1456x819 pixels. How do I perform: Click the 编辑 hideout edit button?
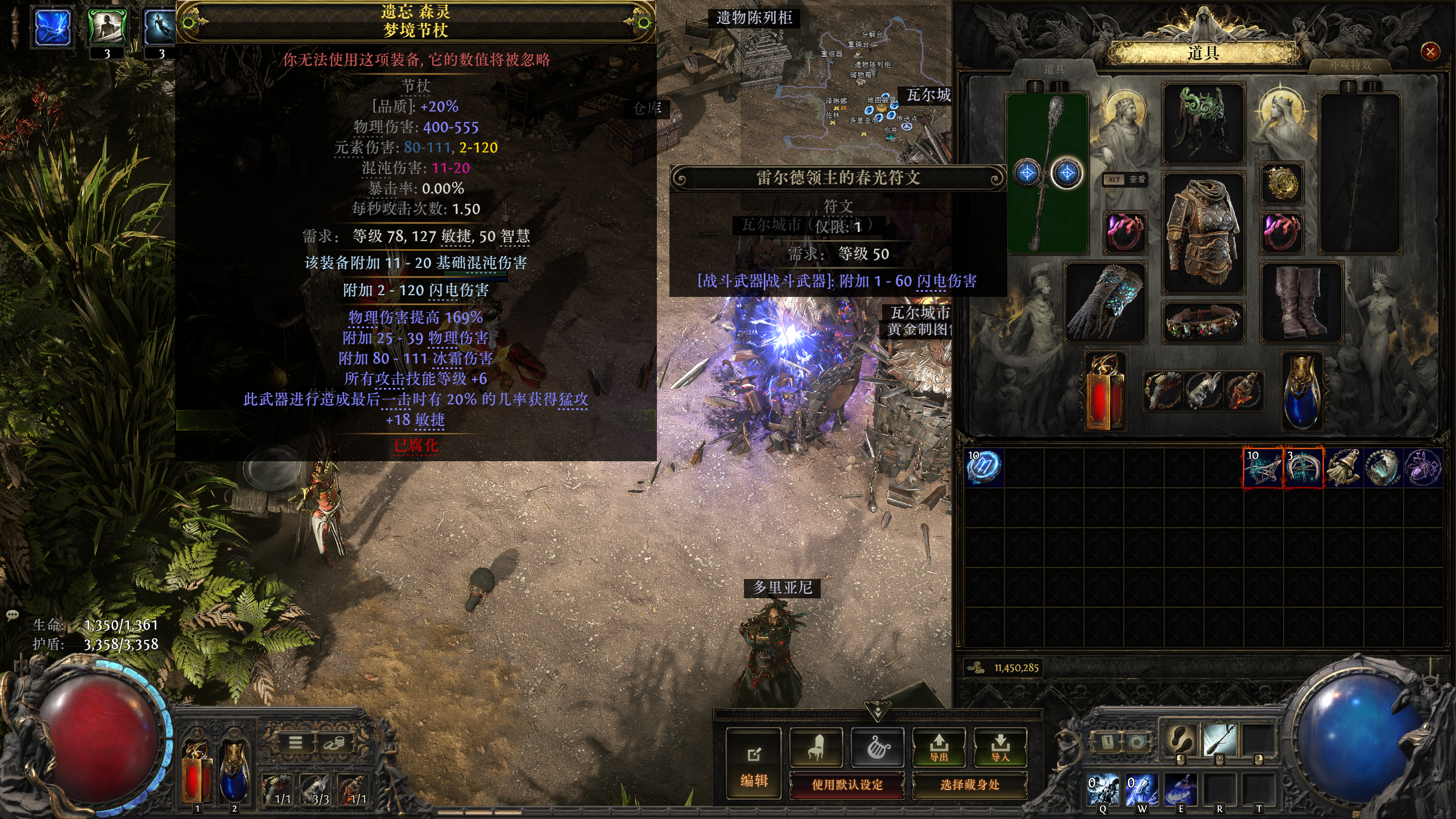(754, 765)
